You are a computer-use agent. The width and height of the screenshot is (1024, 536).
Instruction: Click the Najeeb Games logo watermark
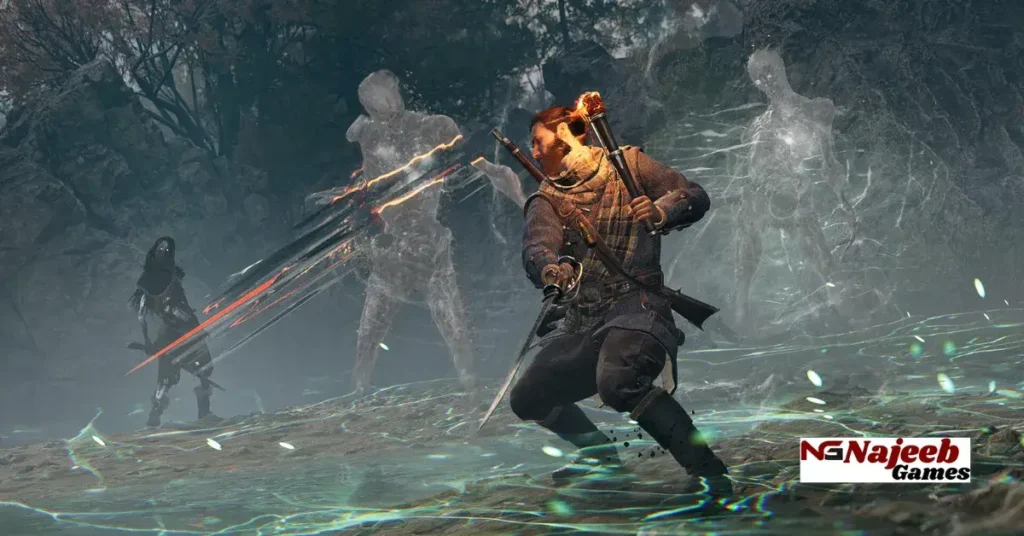click(885, 460)
